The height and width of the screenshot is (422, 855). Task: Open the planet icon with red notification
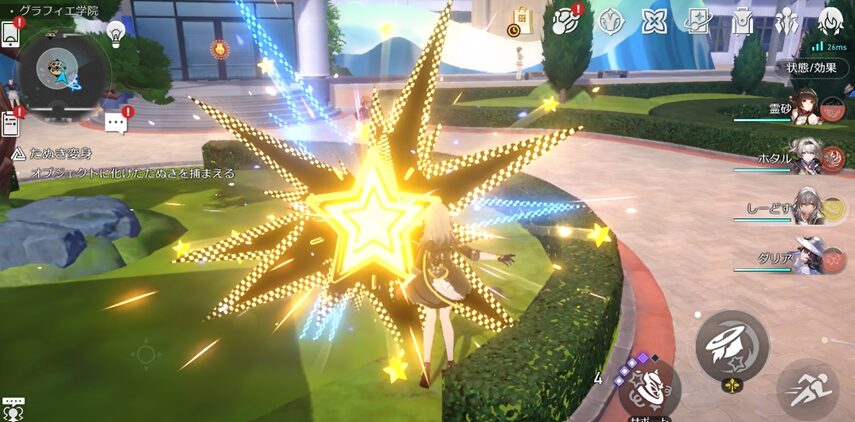tap(567, 20)
